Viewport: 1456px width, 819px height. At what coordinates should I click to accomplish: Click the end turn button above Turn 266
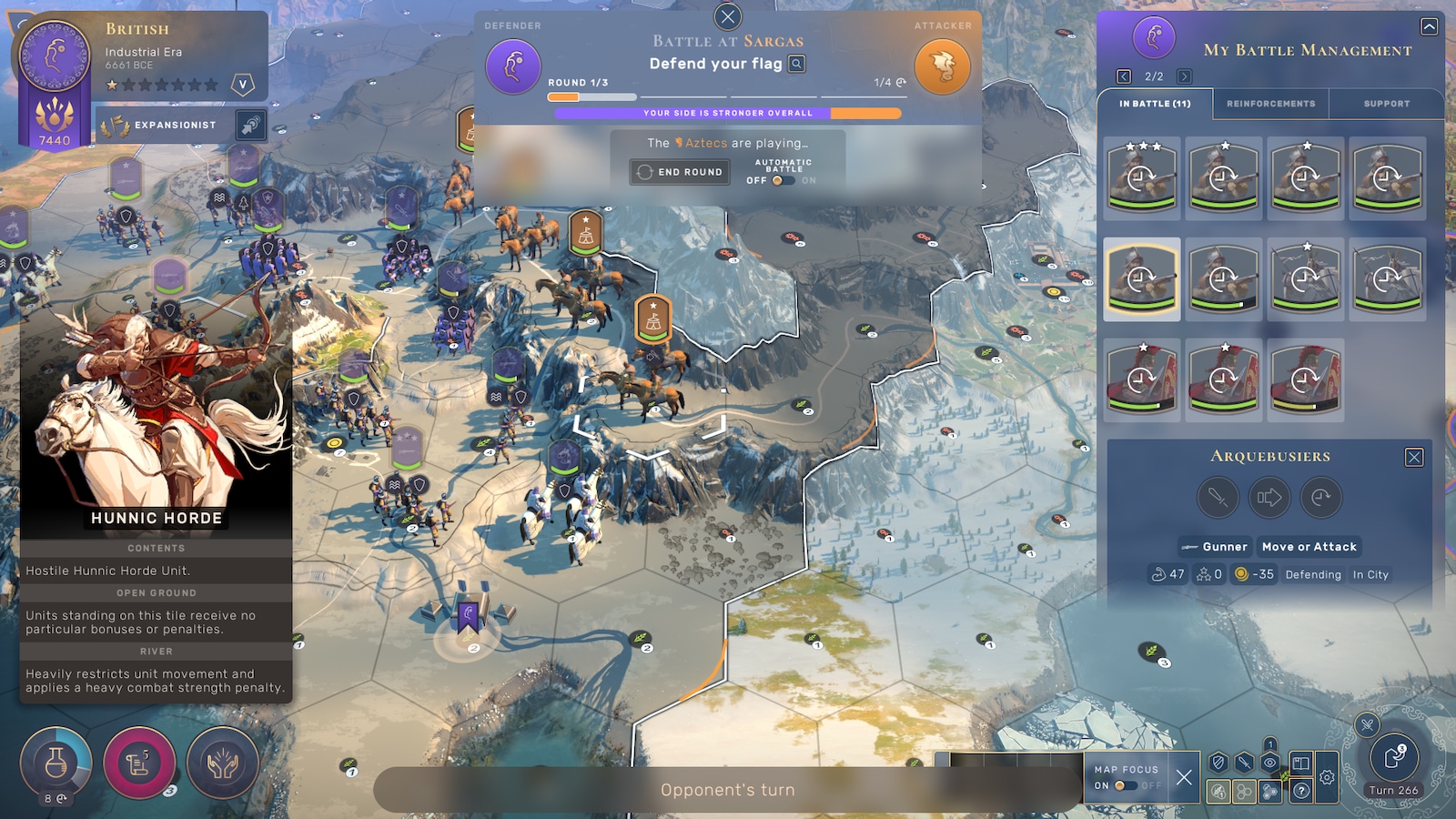pos(1394,757)
